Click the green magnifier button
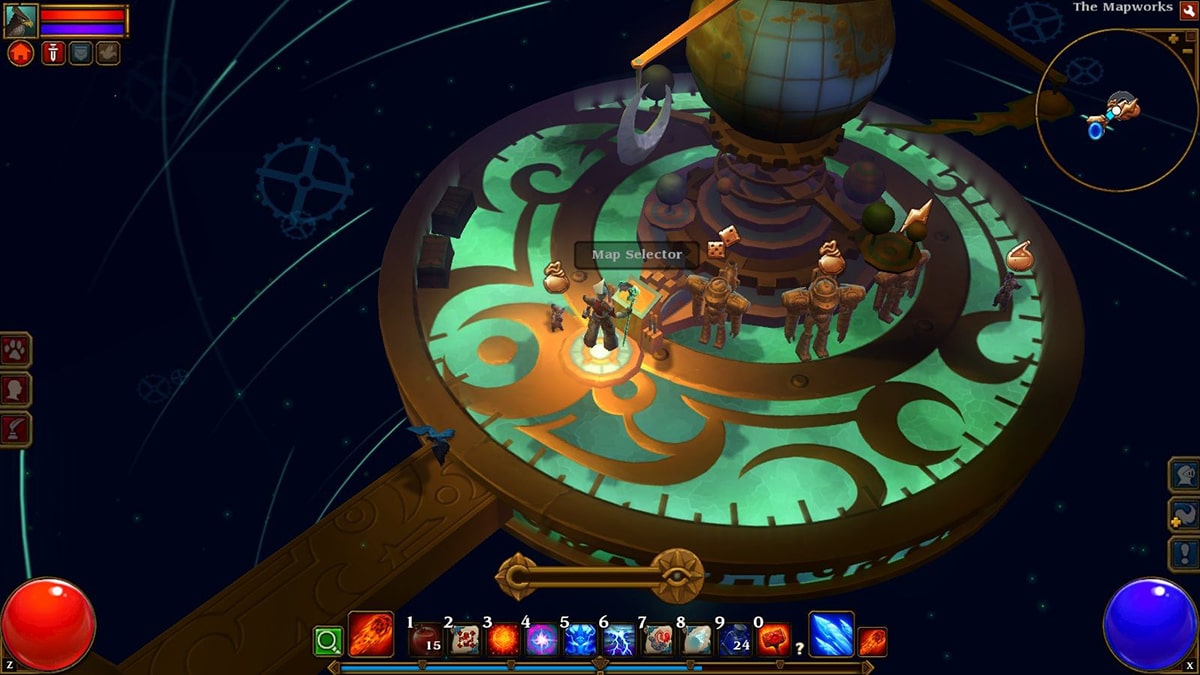Screen dimensions: 1200x675 click(x=327, y=639)
